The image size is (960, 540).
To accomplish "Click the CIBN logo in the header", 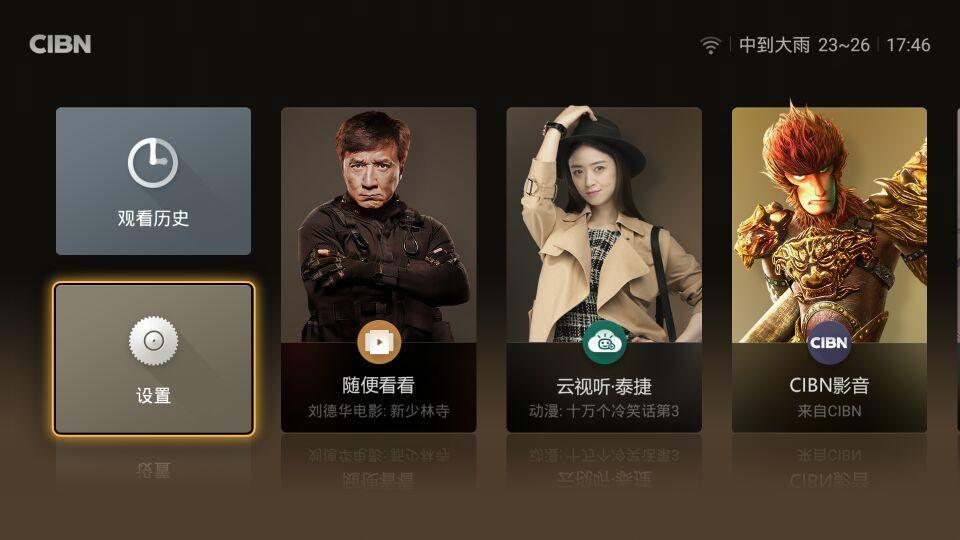I will coord(60,45).
